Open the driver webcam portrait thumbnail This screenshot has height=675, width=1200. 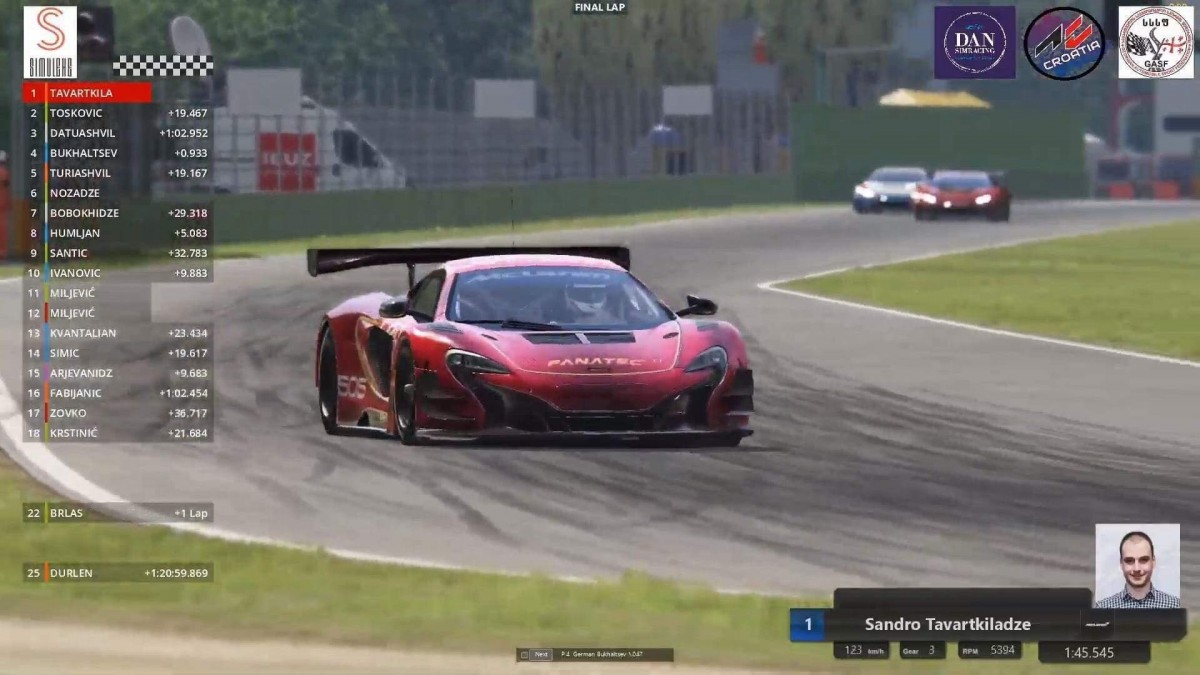coord(1137,565)
